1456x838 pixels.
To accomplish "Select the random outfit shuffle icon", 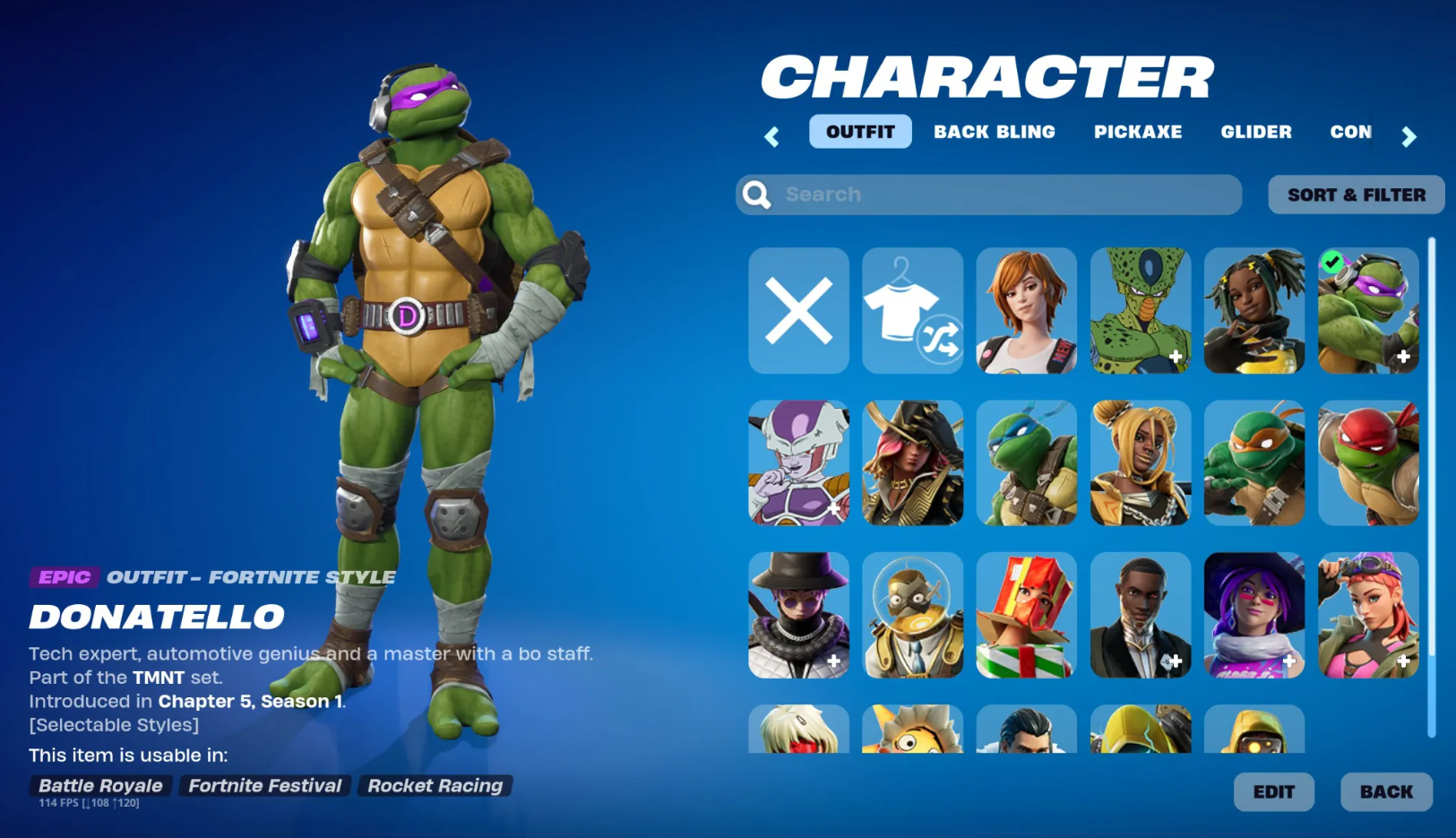I will click(x=912, y=311).
